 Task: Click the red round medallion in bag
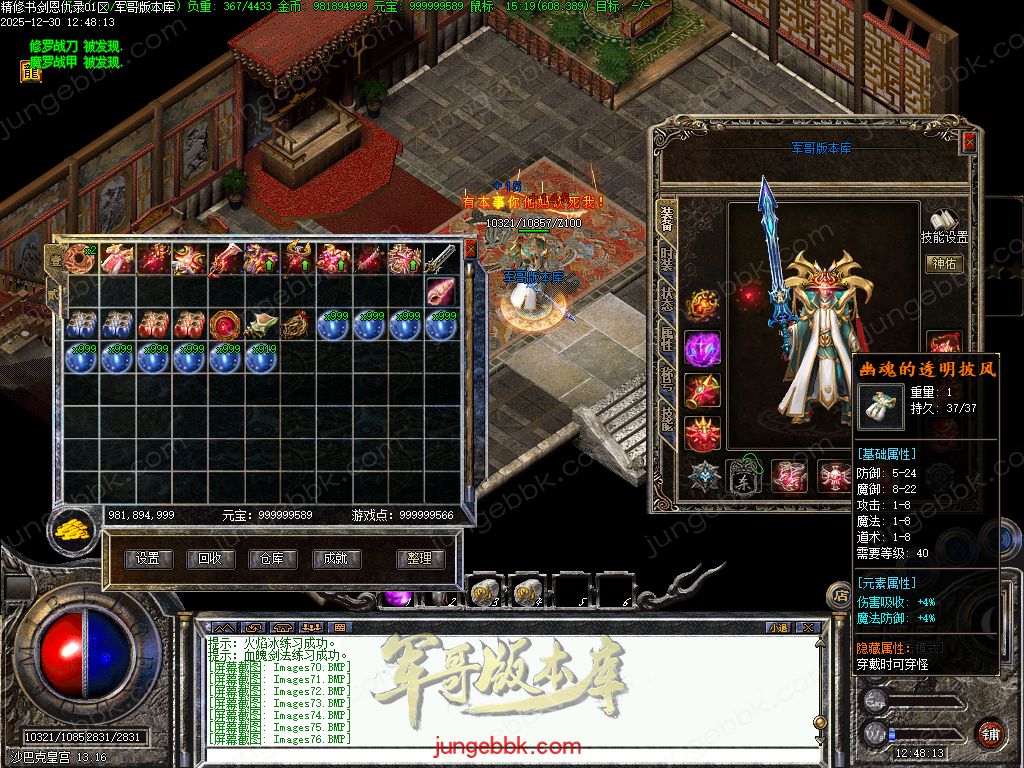tap(224, 324)
